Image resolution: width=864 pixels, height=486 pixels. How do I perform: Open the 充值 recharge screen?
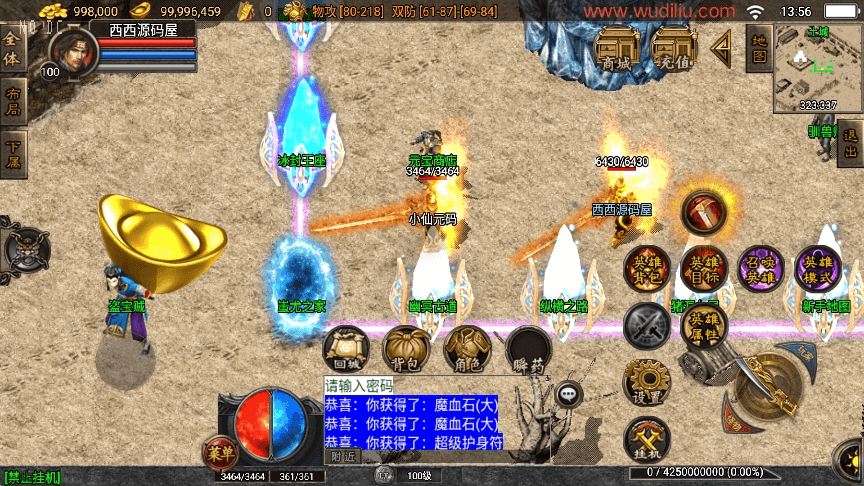click(x=675, y=49)
